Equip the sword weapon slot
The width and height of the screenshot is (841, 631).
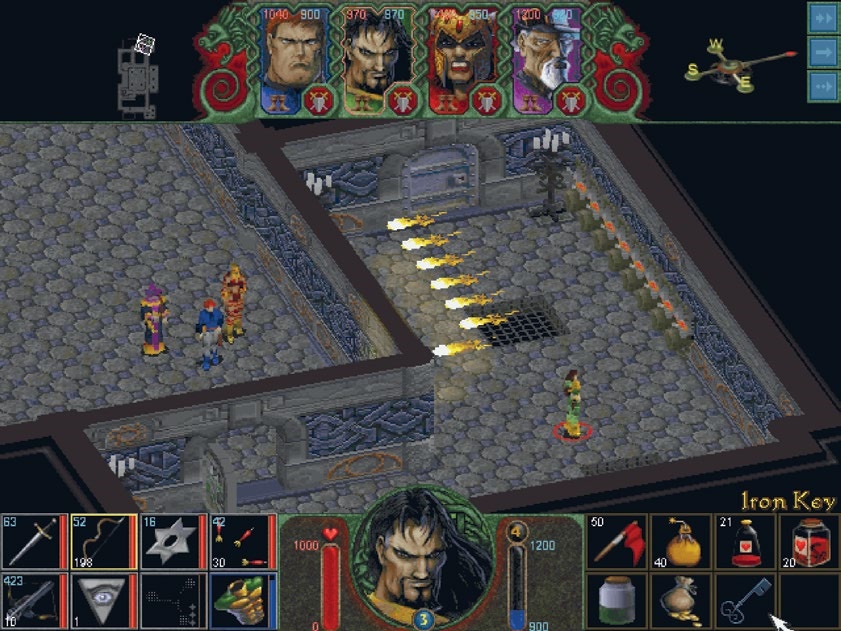coord(34,541)
